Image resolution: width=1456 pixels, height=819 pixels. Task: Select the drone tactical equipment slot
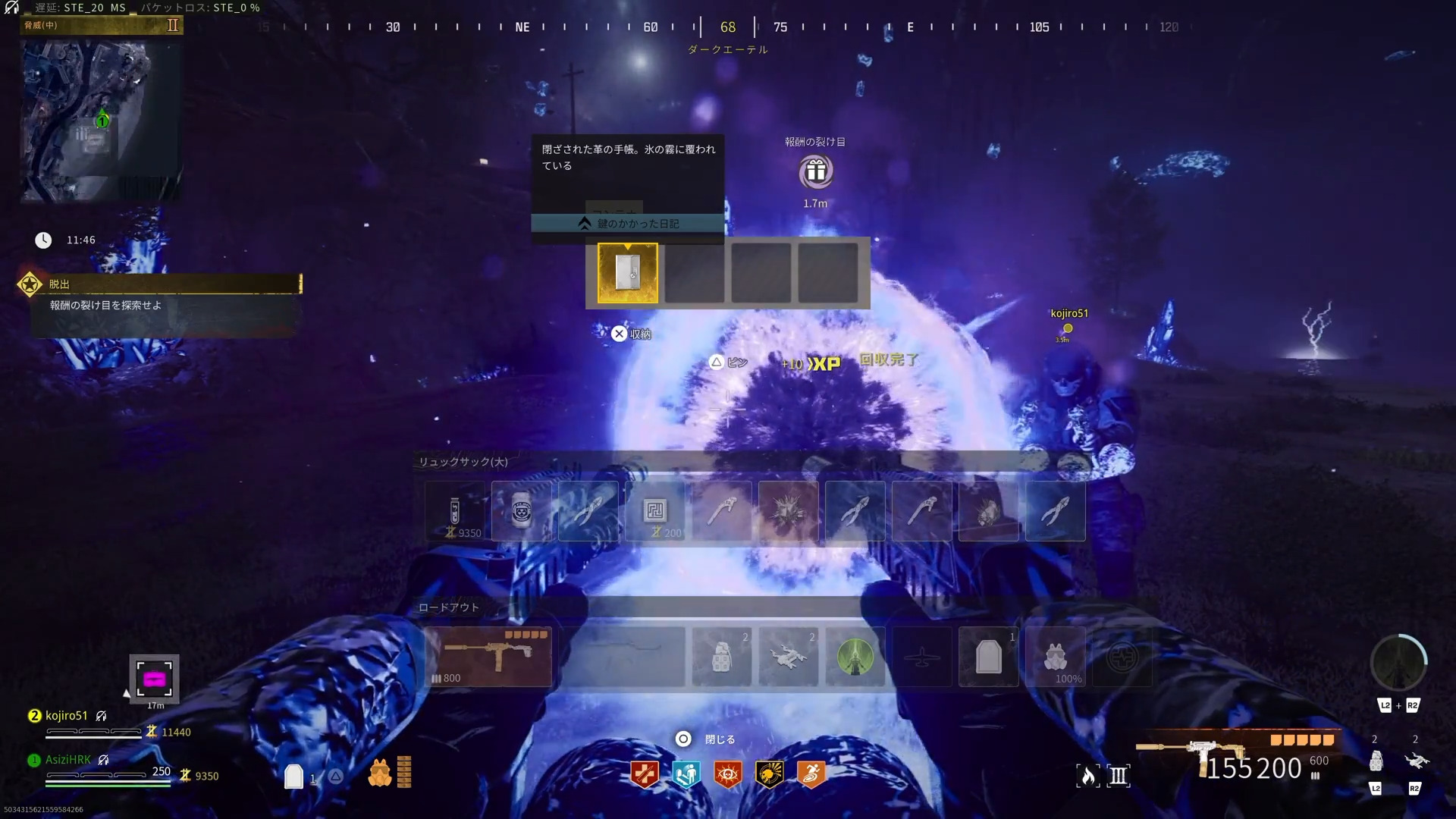coord(789,657)
